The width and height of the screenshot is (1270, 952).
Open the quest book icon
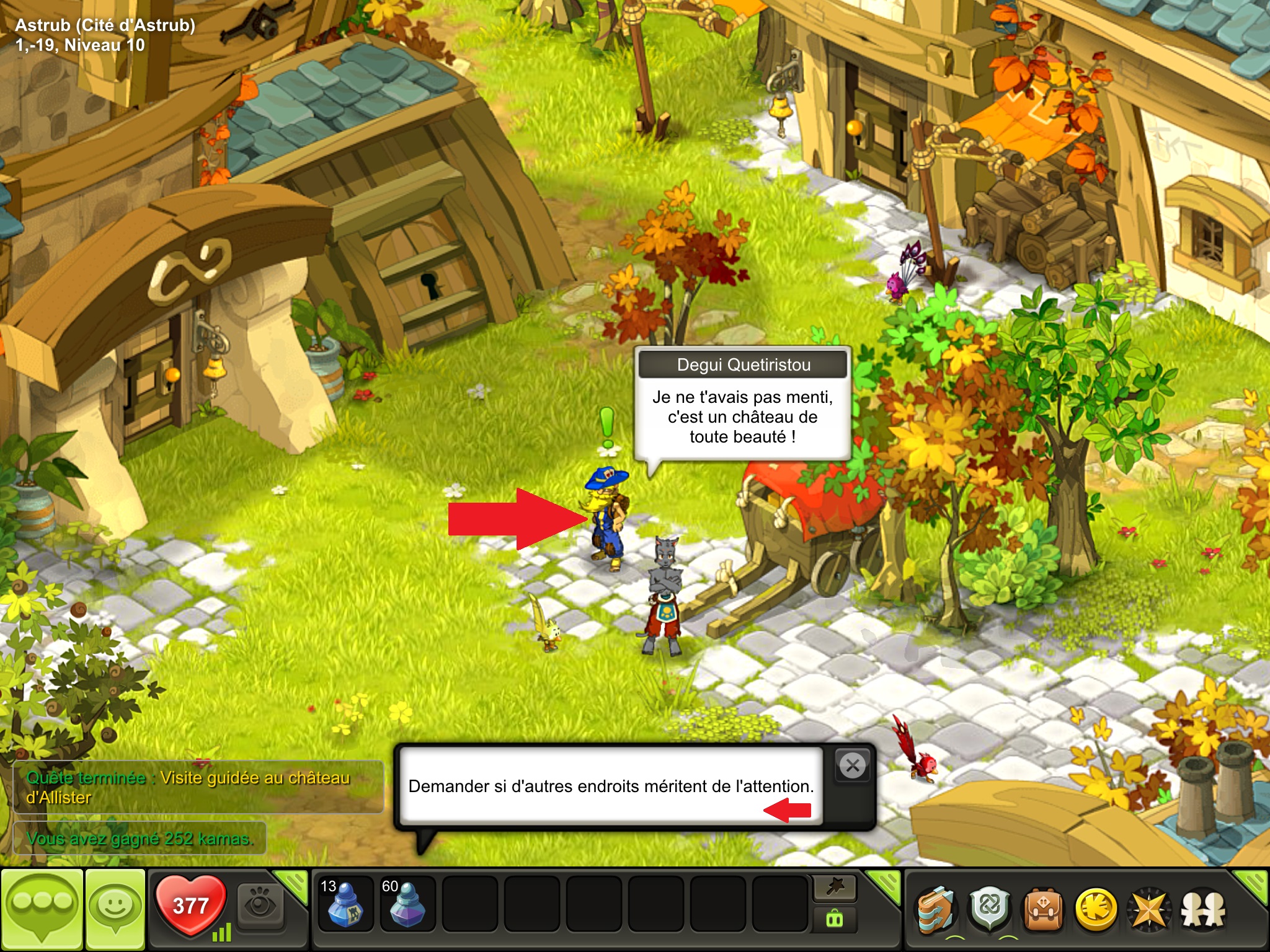tap(935, 910)
